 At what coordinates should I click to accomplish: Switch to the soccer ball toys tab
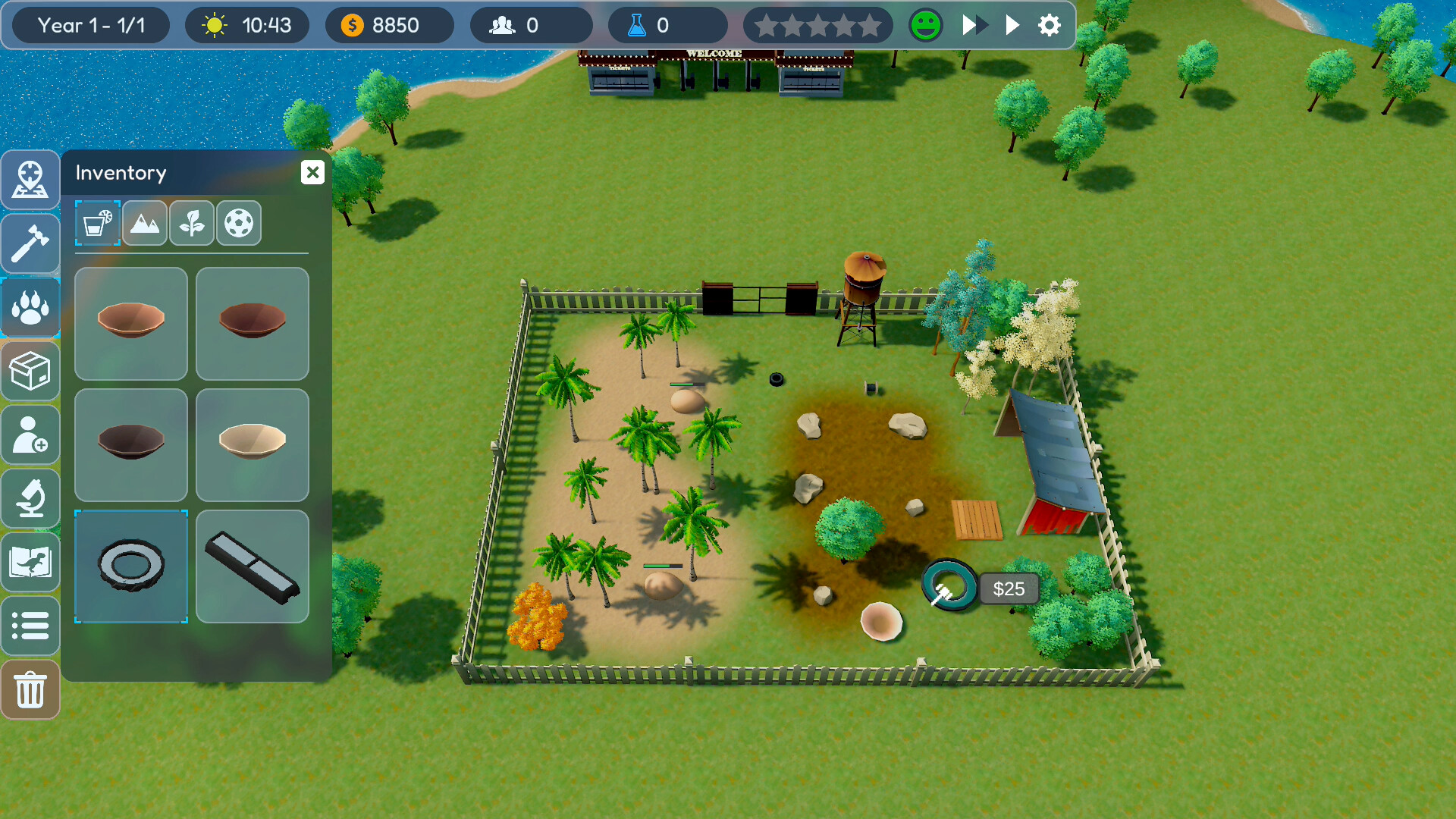point(239,223)
